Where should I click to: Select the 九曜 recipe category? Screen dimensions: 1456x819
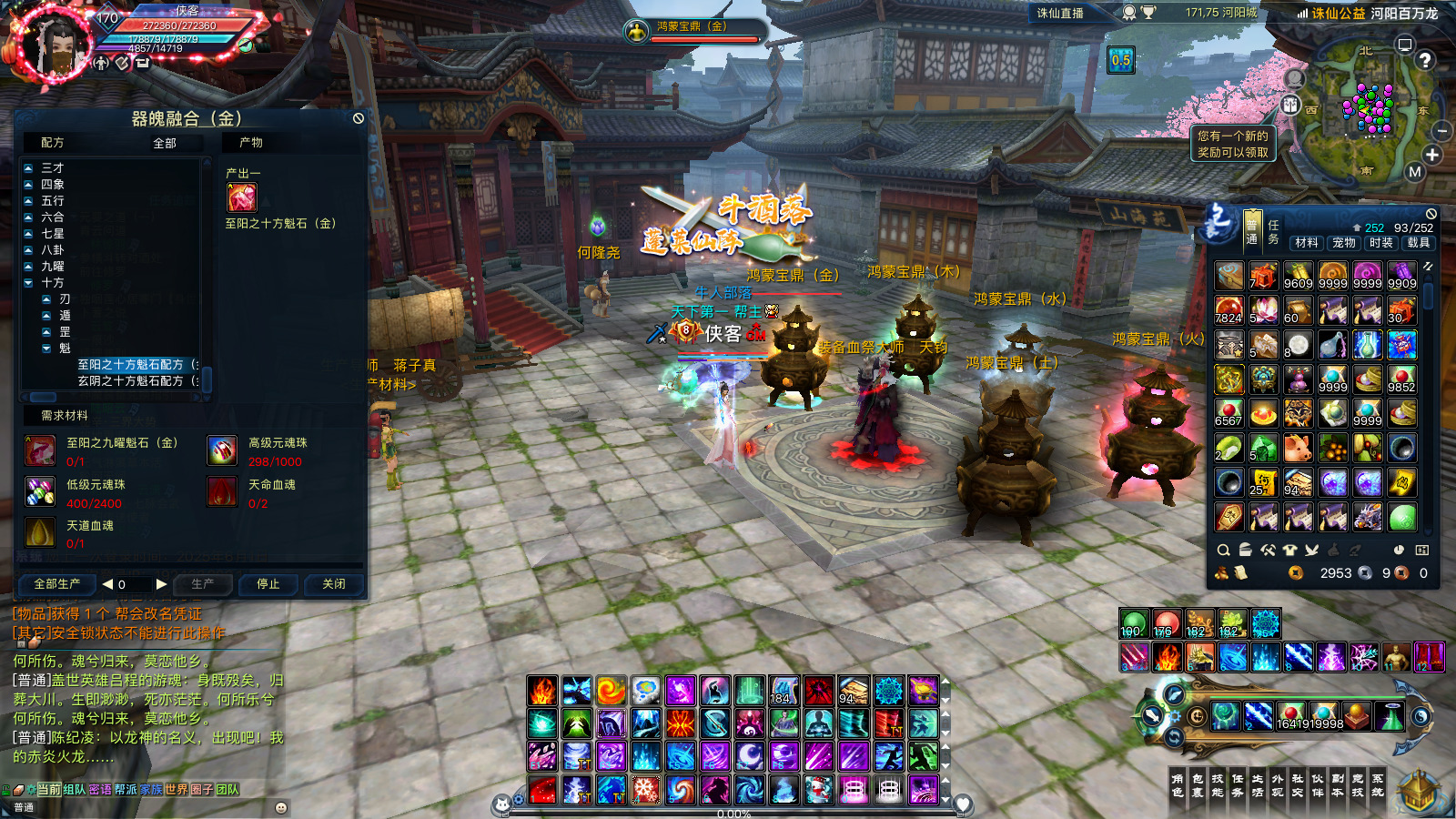52,267
